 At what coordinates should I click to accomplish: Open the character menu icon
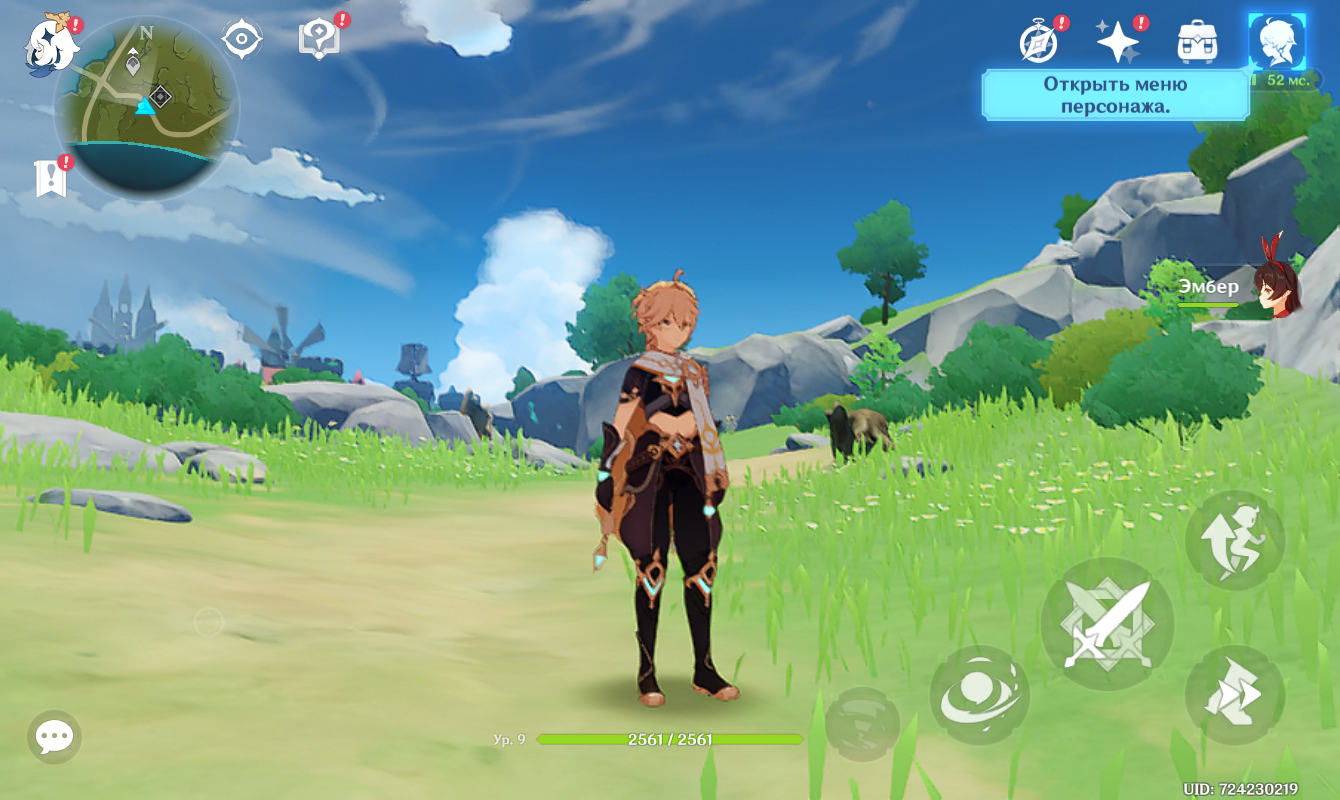[1277, 42]
